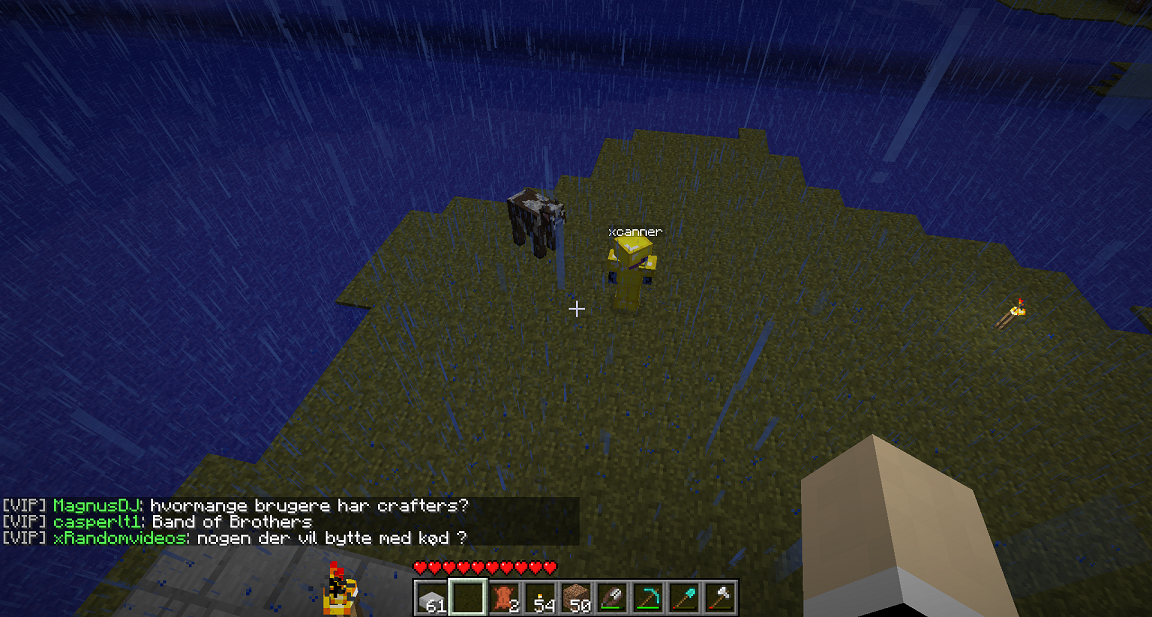
Task: Choose the torch stack of 54
Action: pos(540,598)
